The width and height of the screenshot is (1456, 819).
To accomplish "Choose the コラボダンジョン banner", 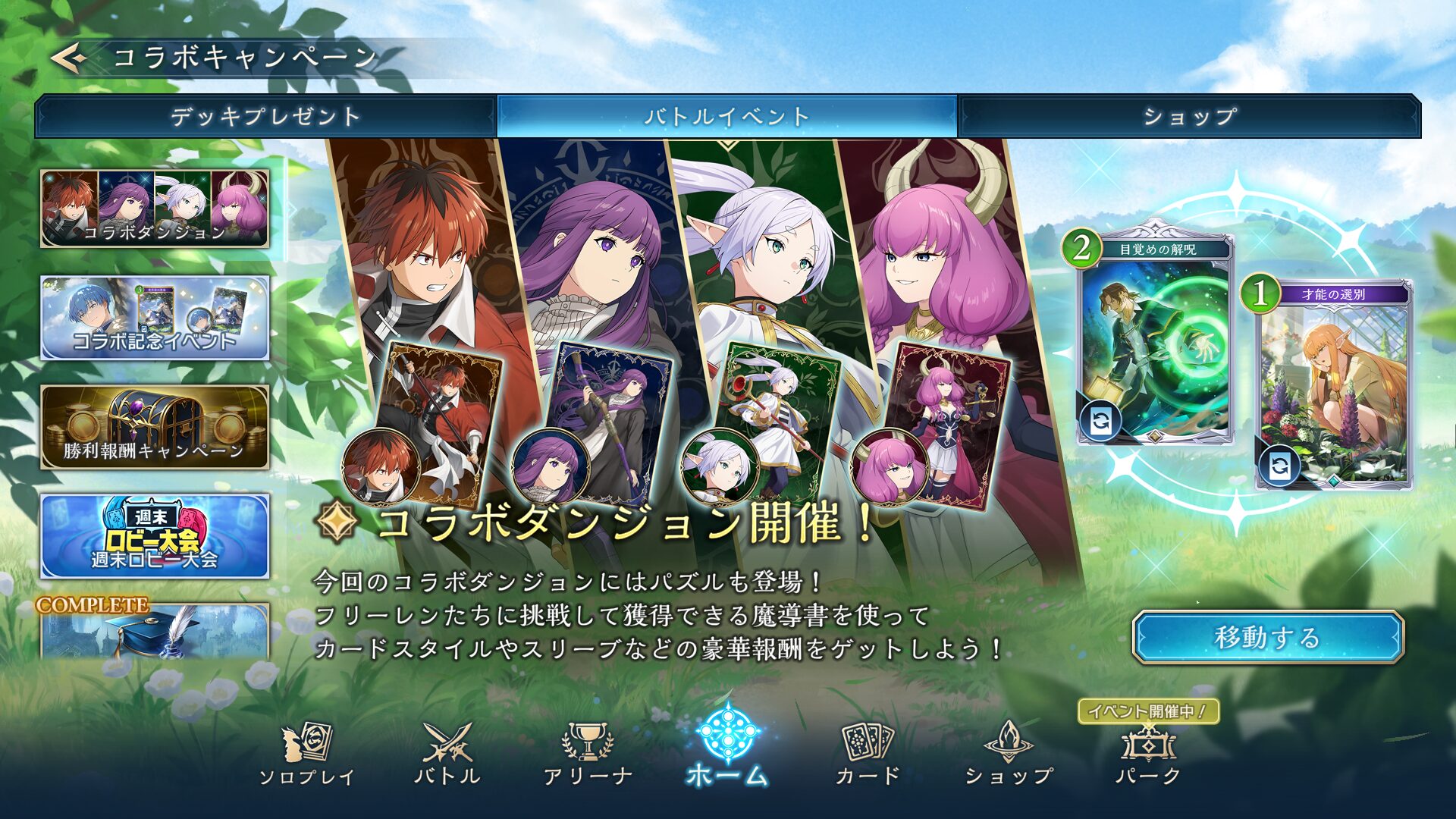I will 155,209.
